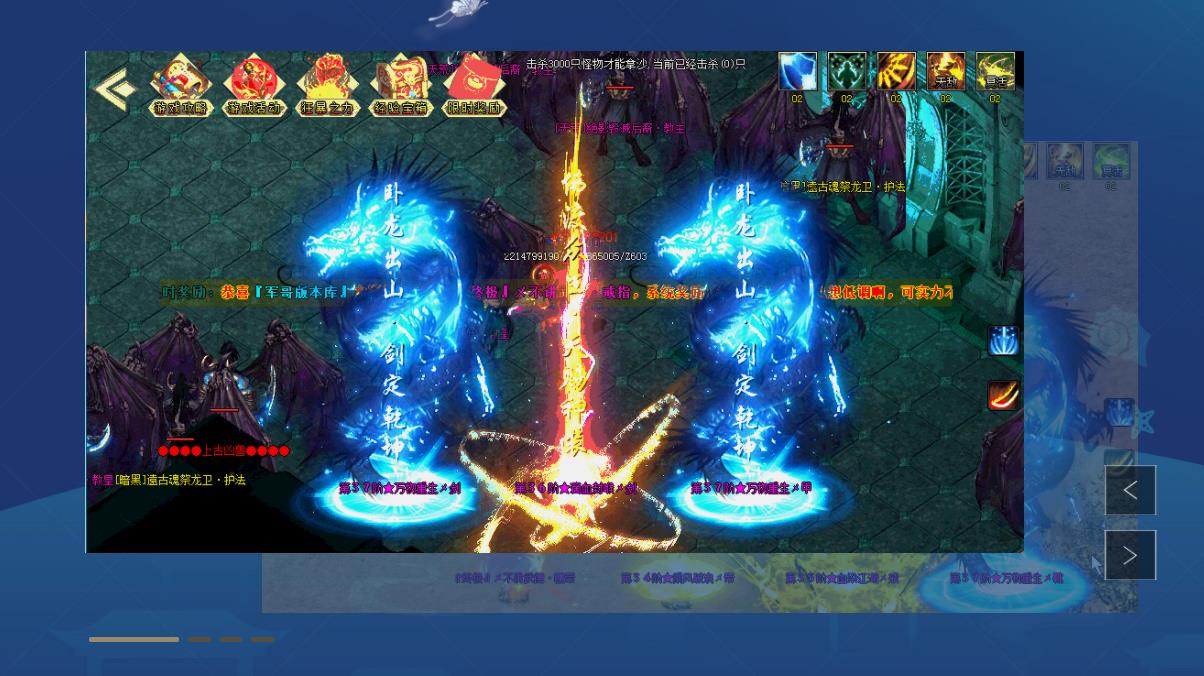Open the 经验宝箱 experience chest
Screen dimensions: 1204x676
click(x=400, y=86)
